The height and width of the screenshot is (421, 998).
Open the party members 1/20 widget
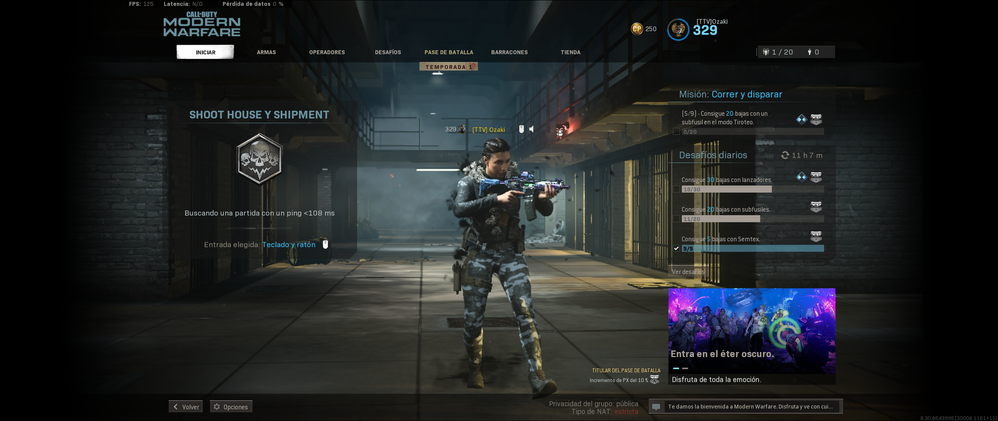(778, 52)
